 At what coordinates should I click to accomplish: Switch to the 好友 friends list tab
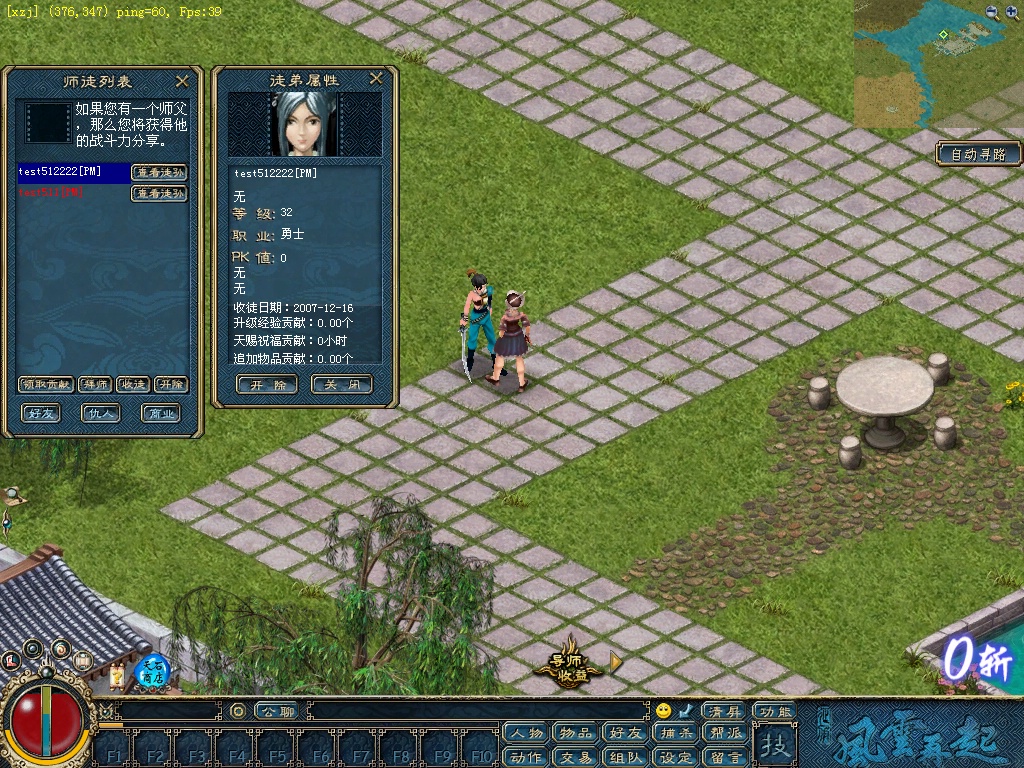coord(42,412)
